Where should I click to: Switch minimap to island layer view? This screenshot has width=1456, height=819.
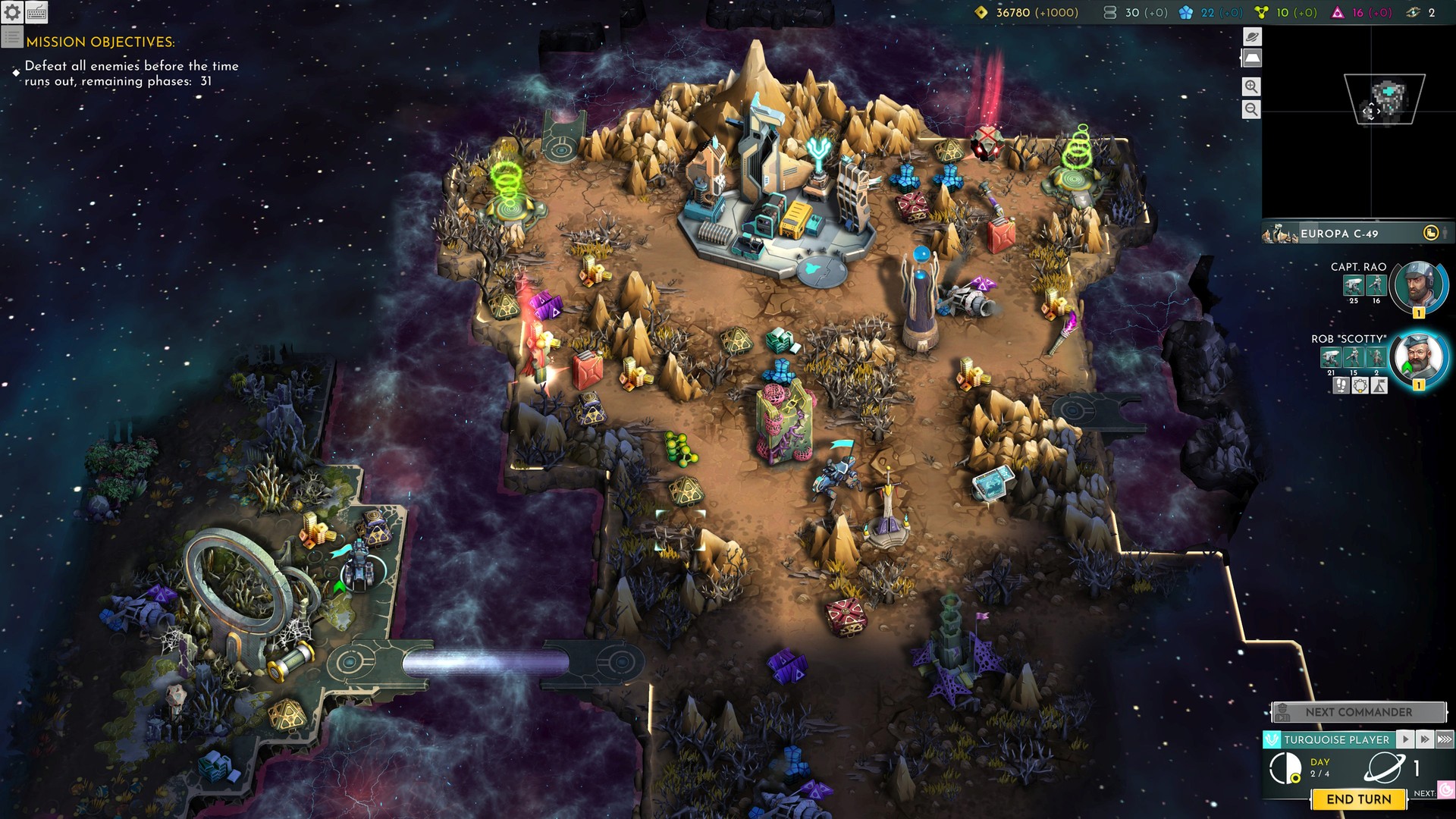click(x=1251, y=58)
